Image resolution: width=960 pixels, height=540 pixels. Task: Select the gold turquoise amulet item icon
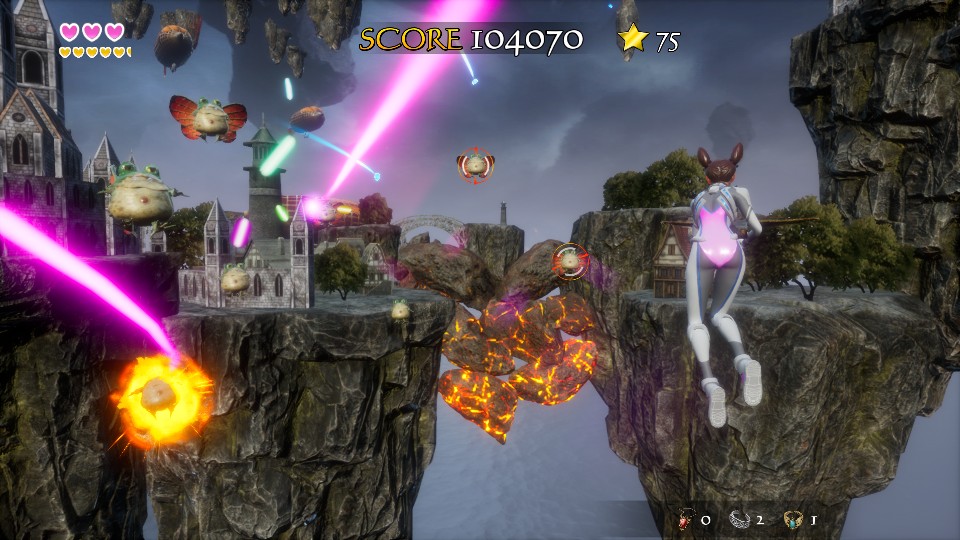pyautogui.click(x=793, y=519)
